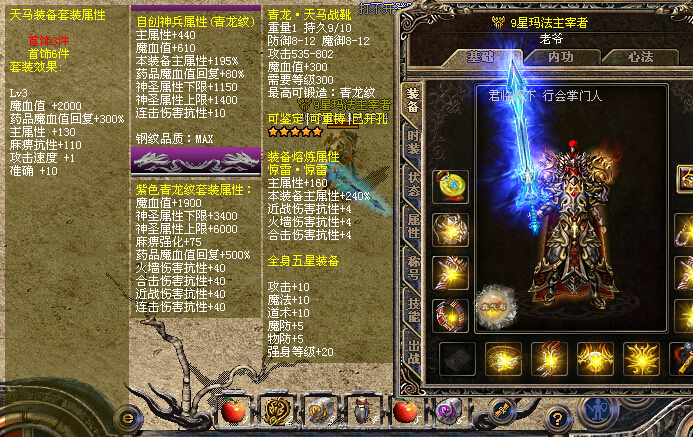Activate the golden rune scroll hotbar slot
The width and height of the screenshot is (693, 437).
point(275,410)
